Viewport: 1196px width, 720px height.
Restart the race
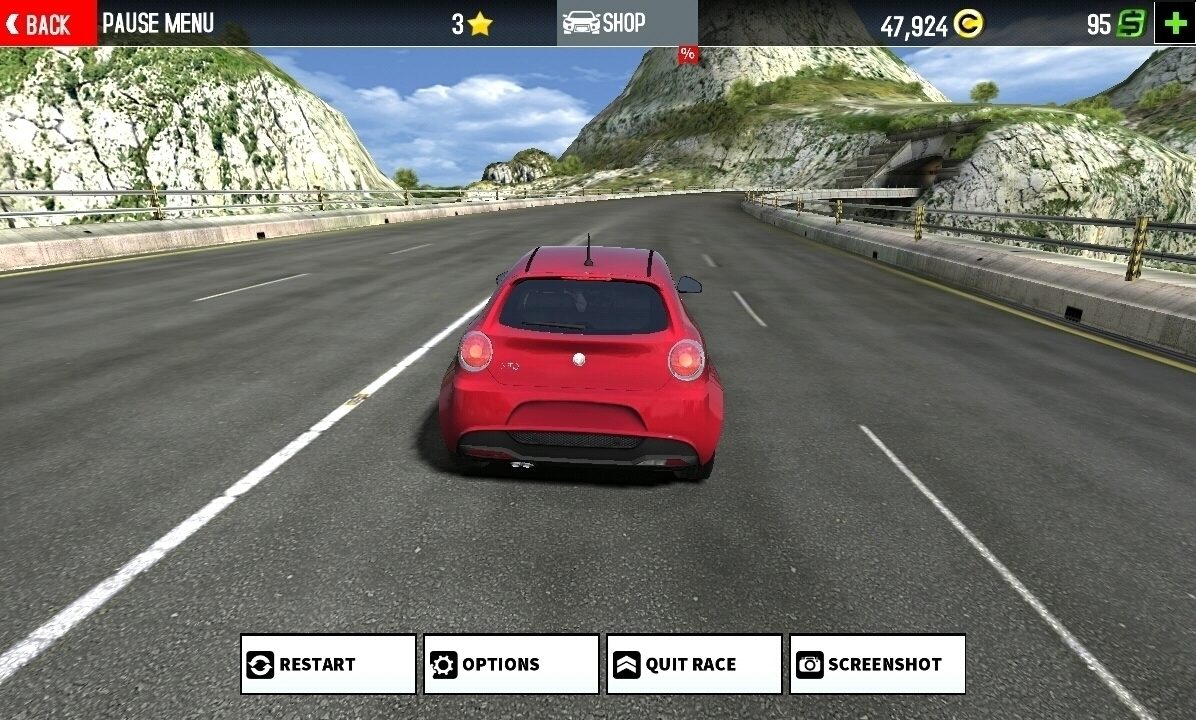328,664
